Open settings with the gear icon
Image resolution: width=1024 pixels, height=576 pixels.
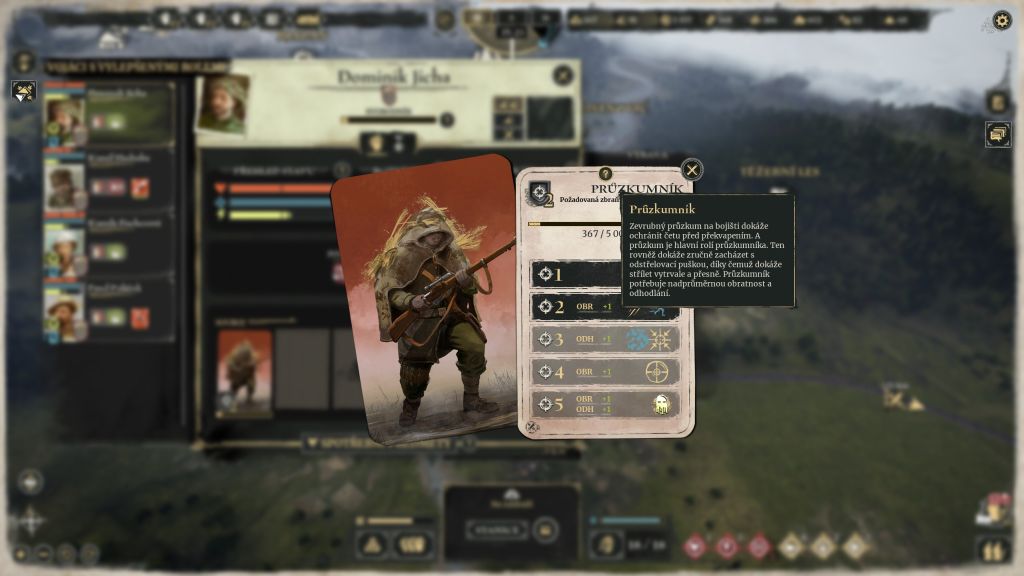pyautogui.click(x=1001, y=20)
